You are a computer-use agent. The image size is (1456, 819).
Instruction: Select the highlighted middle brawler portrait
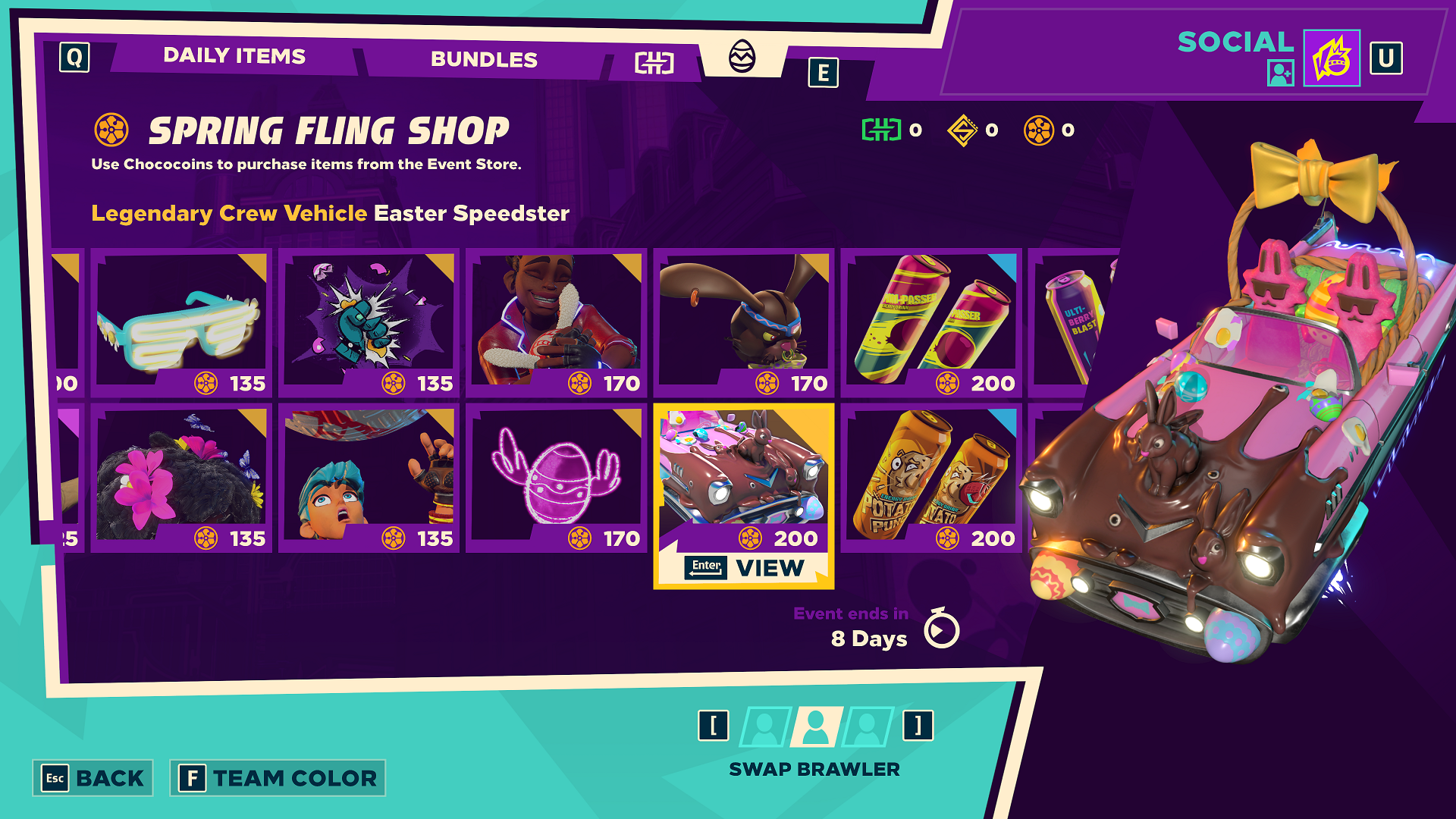coord(816,726)
